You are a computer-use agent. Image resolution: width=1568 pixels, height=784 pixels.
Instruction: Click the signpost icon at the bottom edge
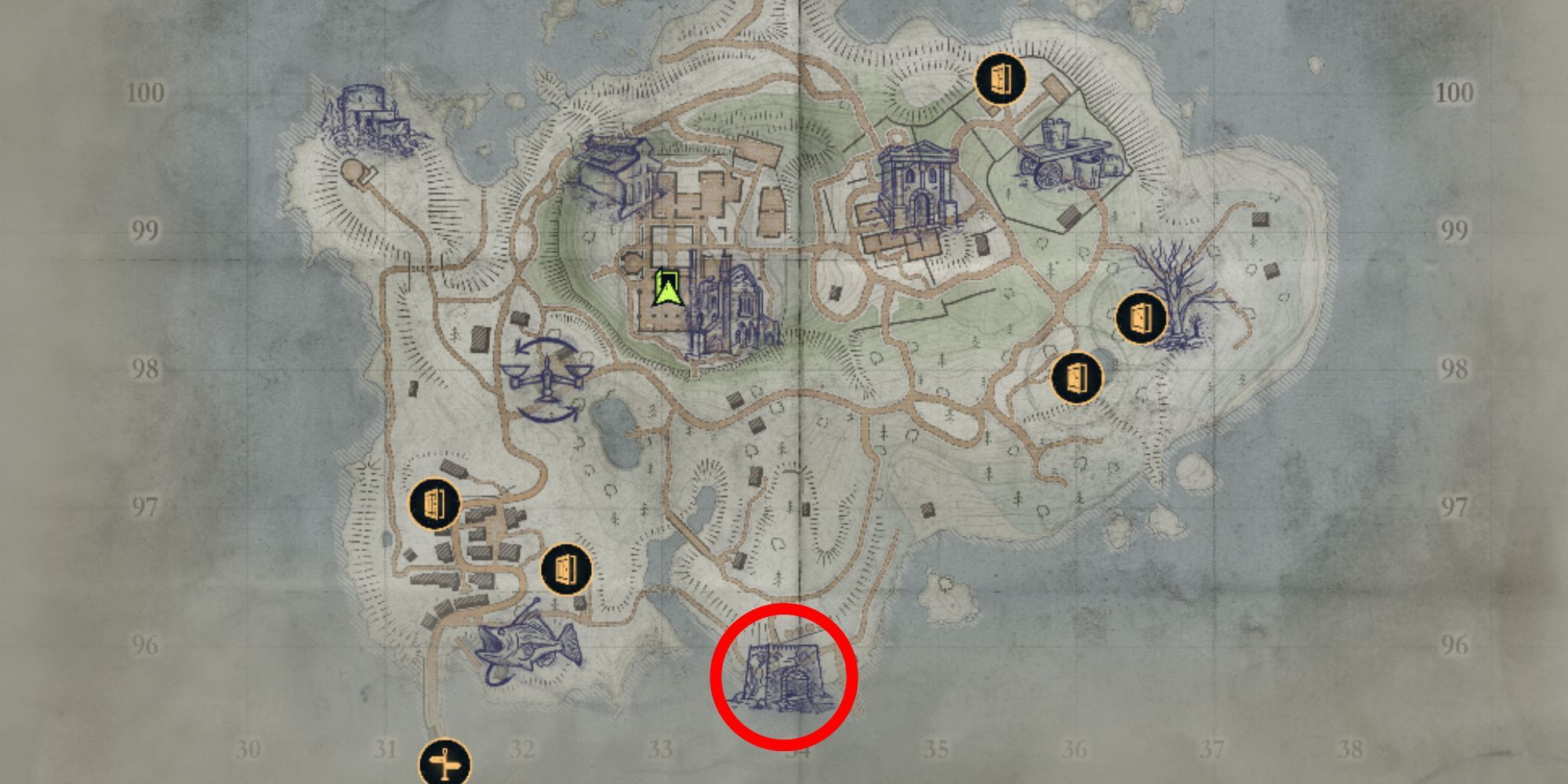pos(445,762)
